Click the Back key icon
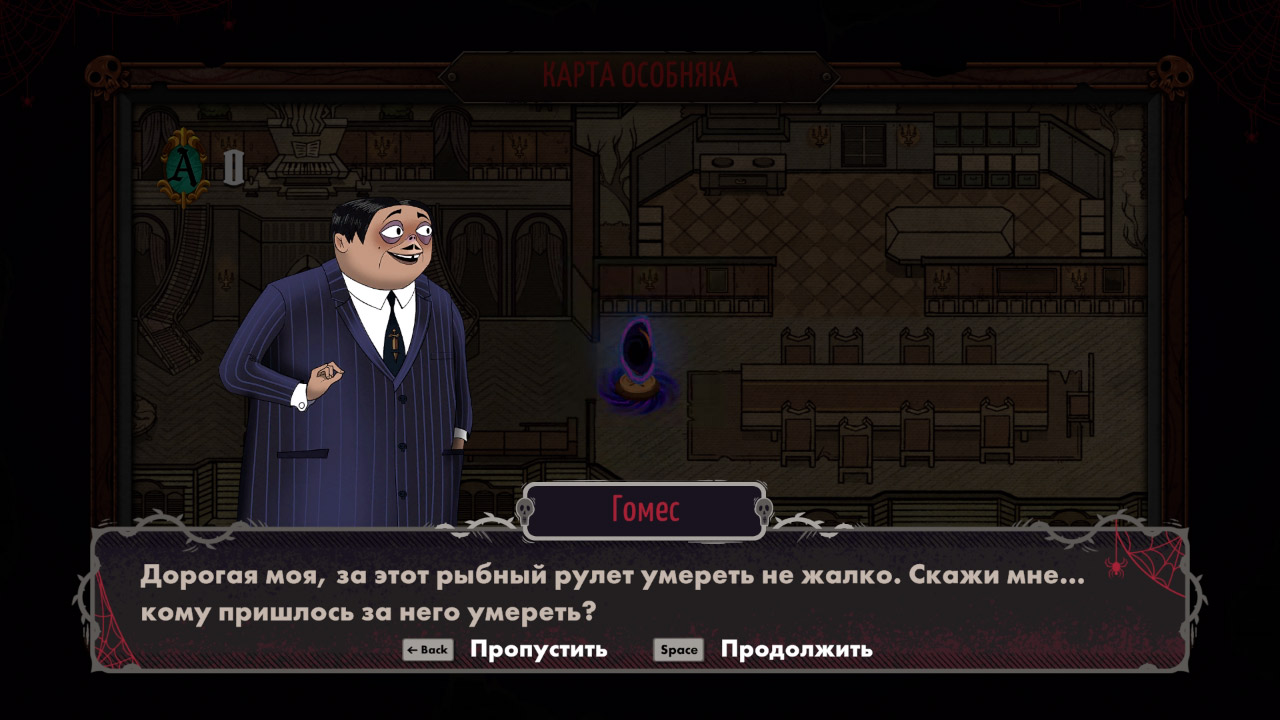 [x=426, y=649]
